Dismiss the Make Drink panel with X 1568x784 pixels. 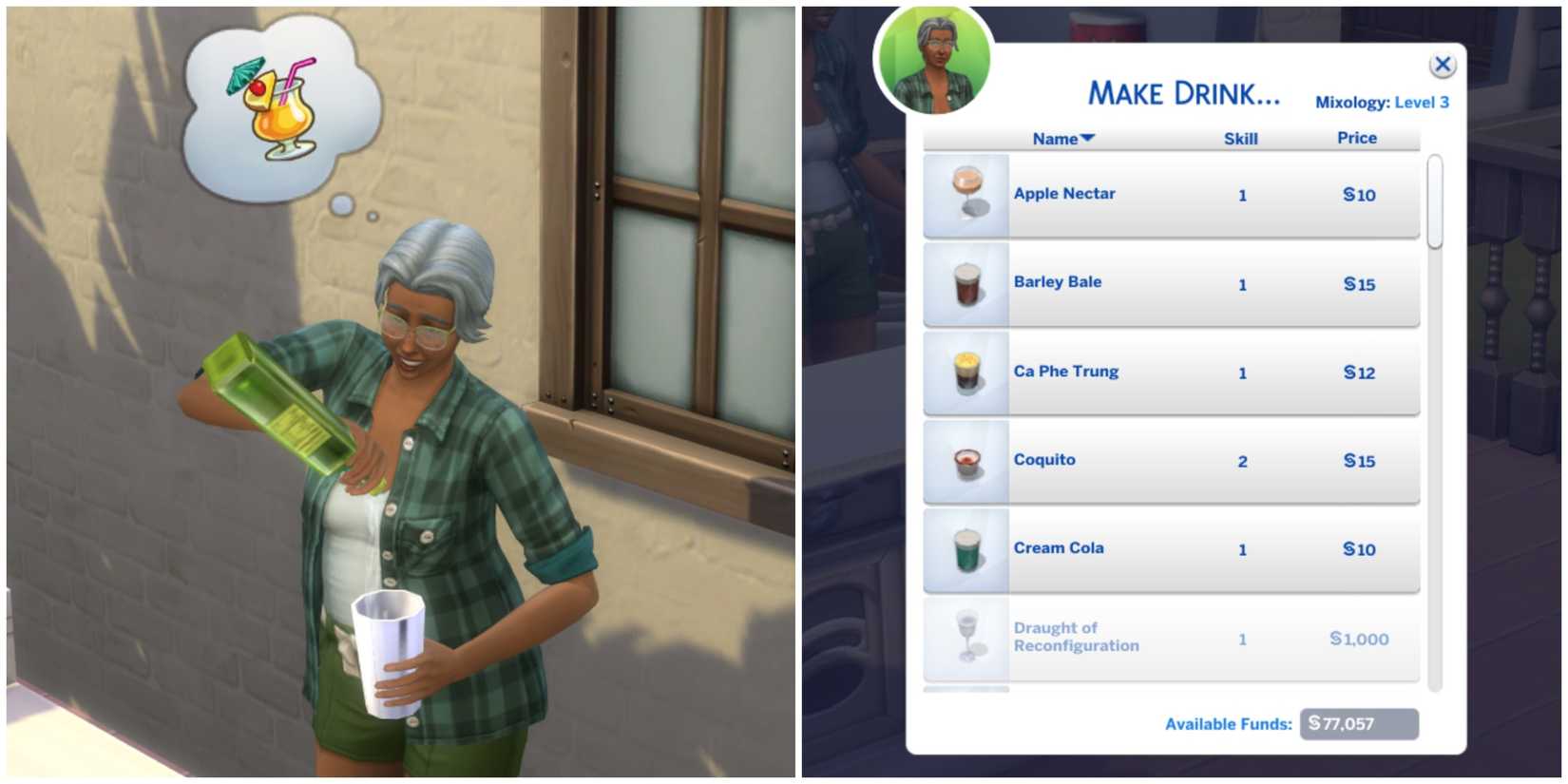(1443, 65)
